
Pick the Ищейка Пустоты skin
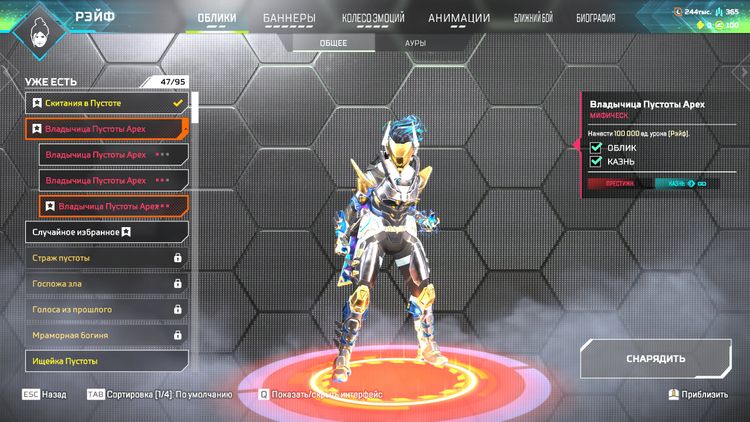[107, 360]
